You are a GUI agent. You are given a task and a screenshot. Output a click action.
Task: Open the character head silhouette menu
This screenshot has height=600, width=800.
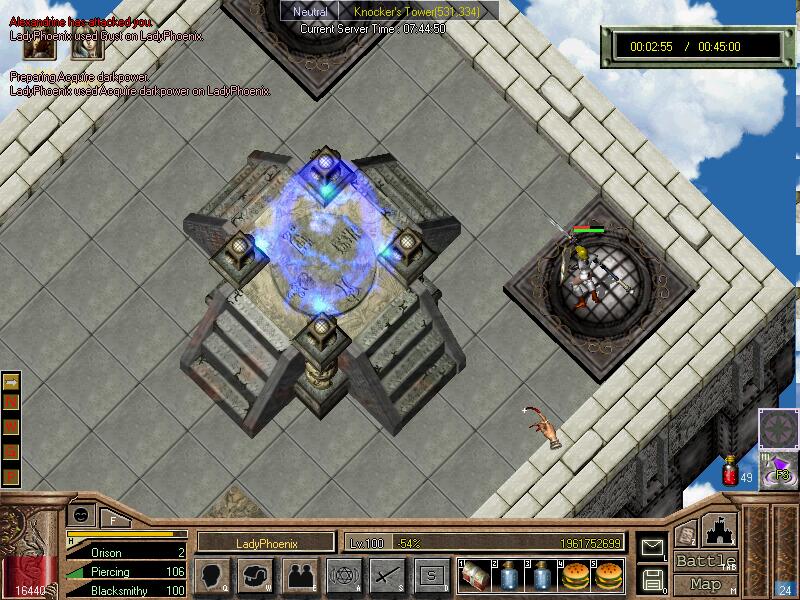click(212, 575)
